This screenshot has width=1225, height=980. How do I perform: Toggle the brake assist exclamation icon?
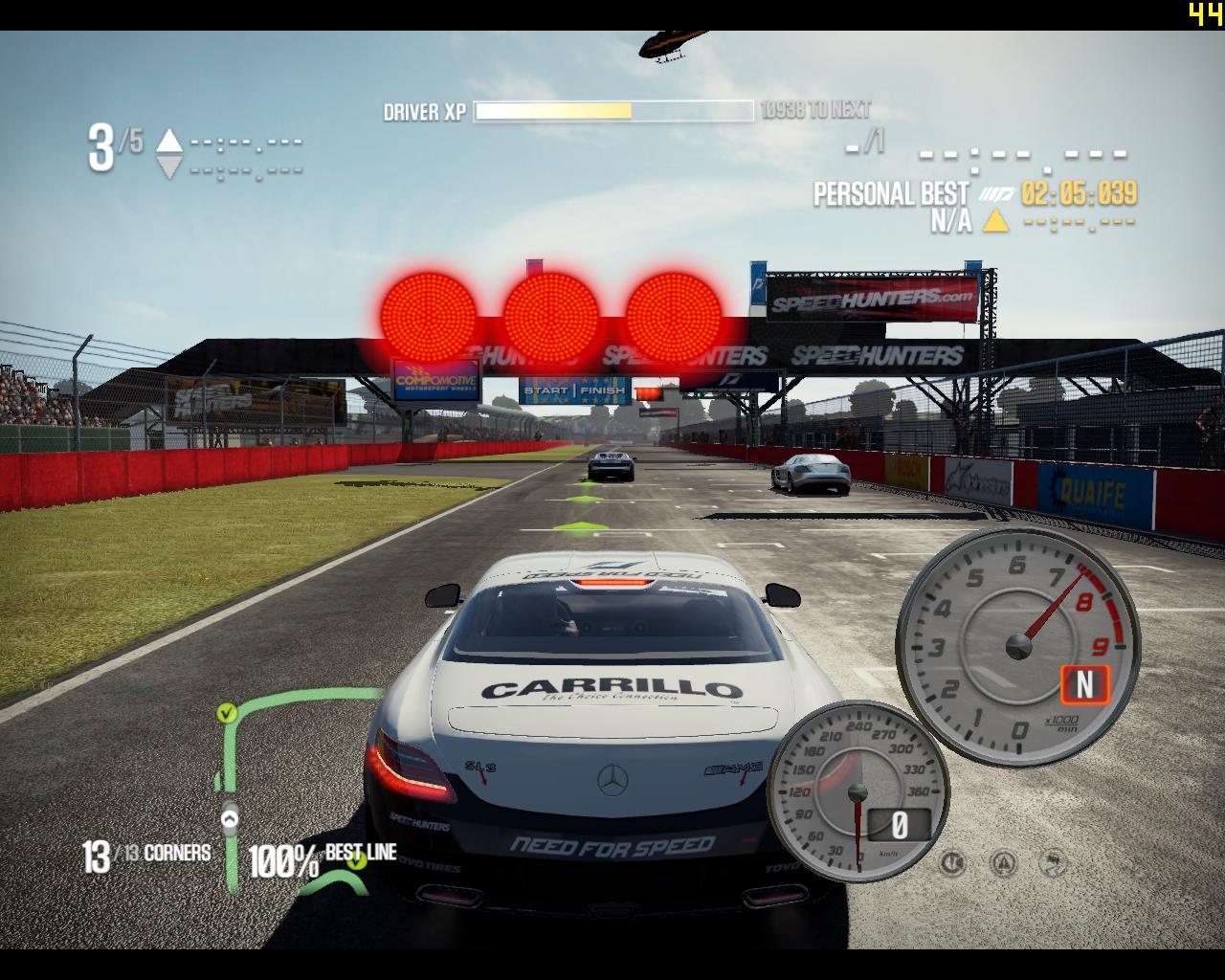pos(953,864)
